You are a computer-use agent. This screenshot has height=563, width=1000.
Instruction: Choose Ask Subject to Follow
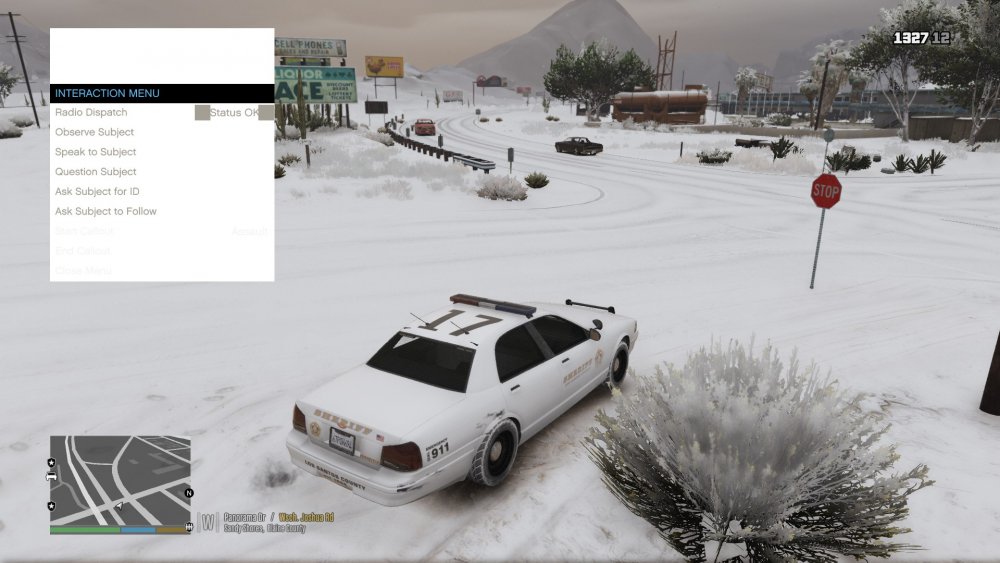[x=106, y=211]
